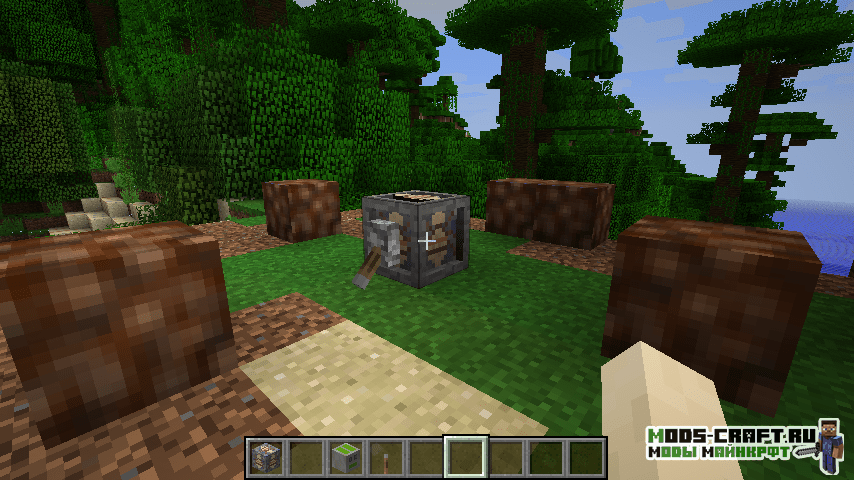The width and height of the screenshot is (854, 480).
Task: Select the green-topped block hotbar slot
Action: coord(346,457)
